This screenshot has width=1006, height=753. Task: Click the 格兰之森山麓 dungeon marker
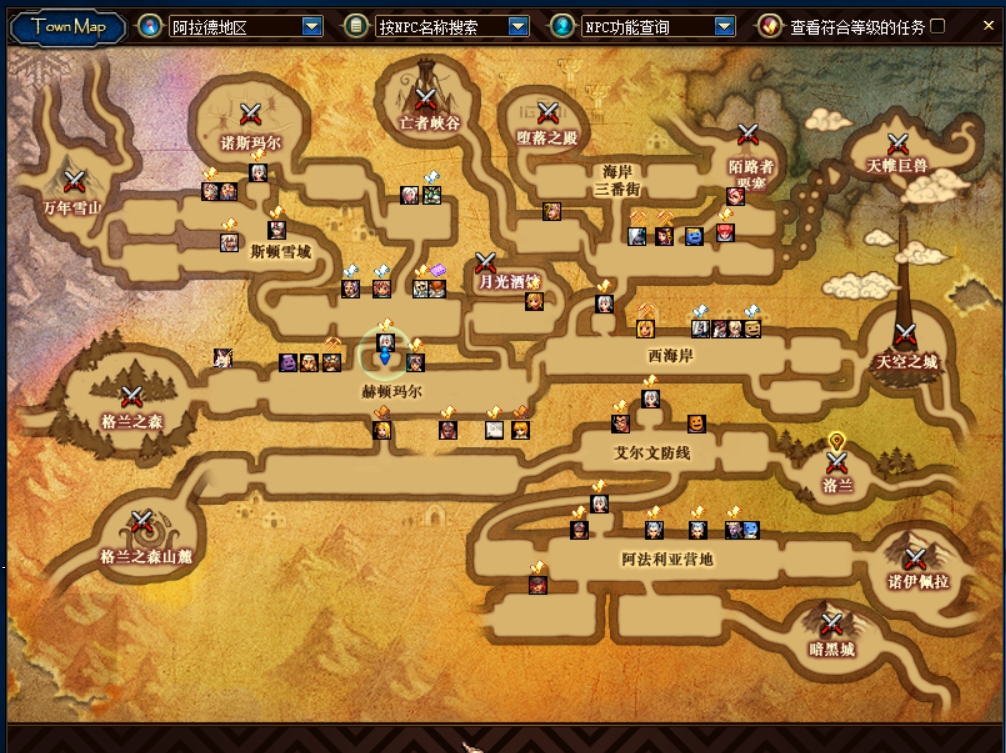click(x=141, y=523)
